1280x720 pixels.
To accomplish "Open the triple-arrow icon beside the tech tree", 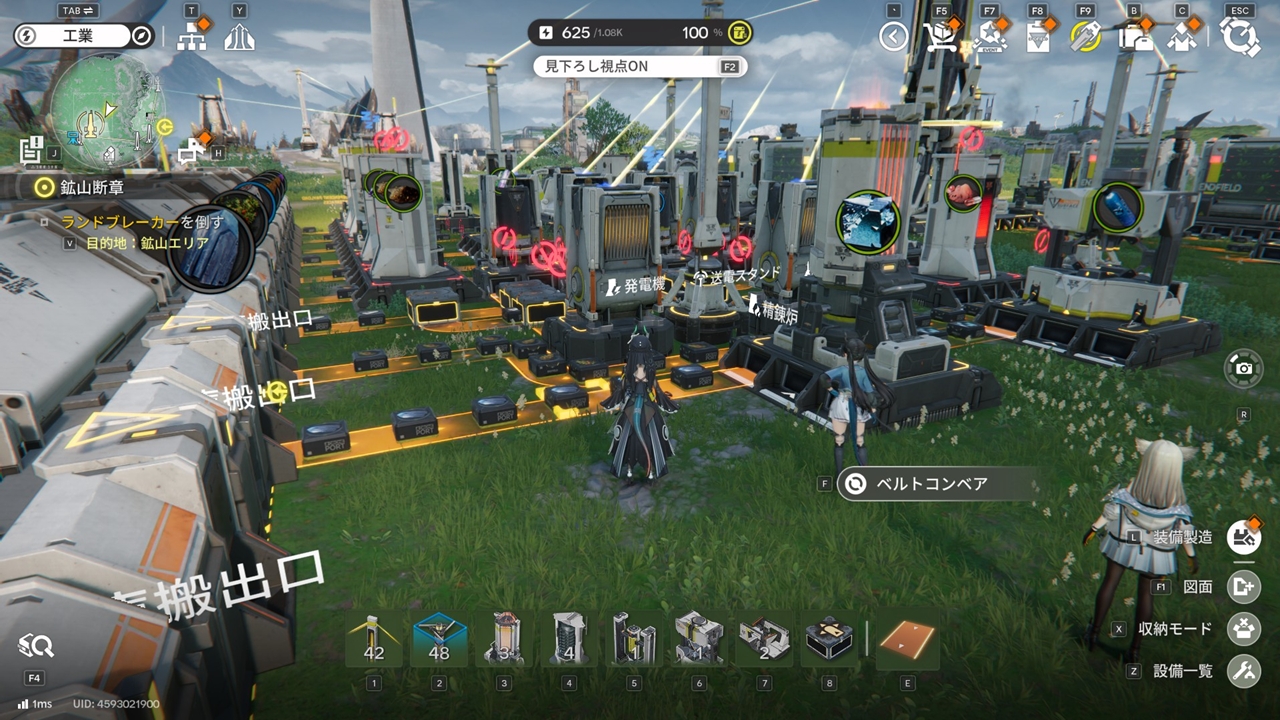I will (240, 38).
